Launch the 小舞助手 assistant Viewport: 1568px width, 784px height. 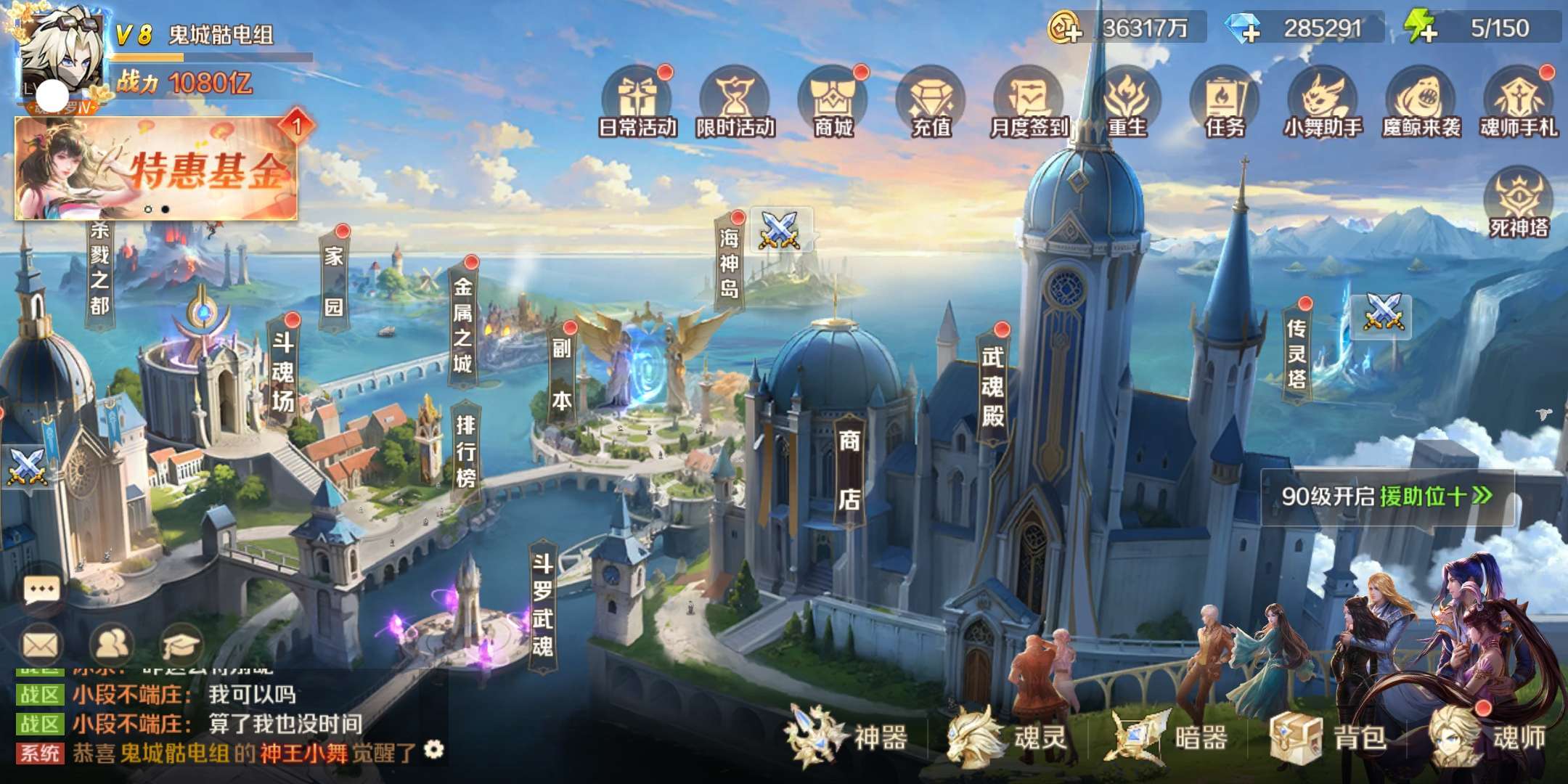(x=1323, y=103)
